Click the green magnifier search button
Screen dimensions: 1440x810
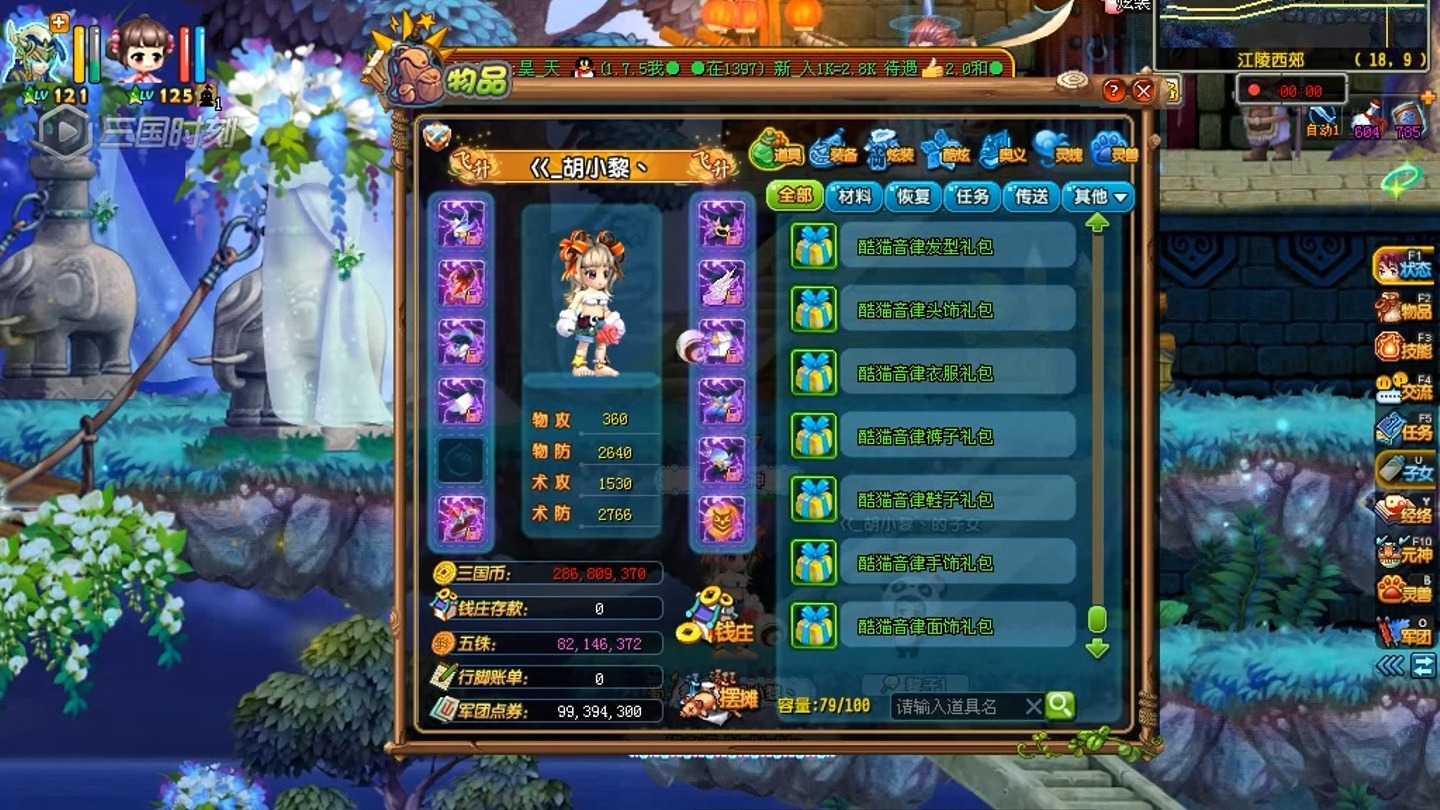pyautogui.click(x=1060, y=706)
